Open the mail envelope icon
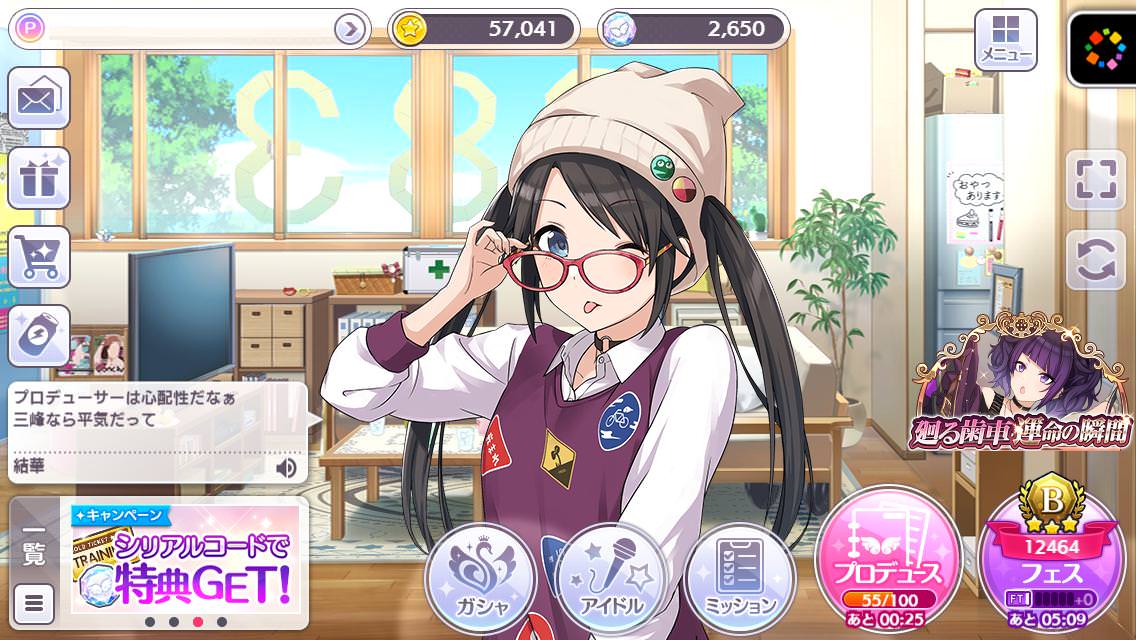 [39, 98]
